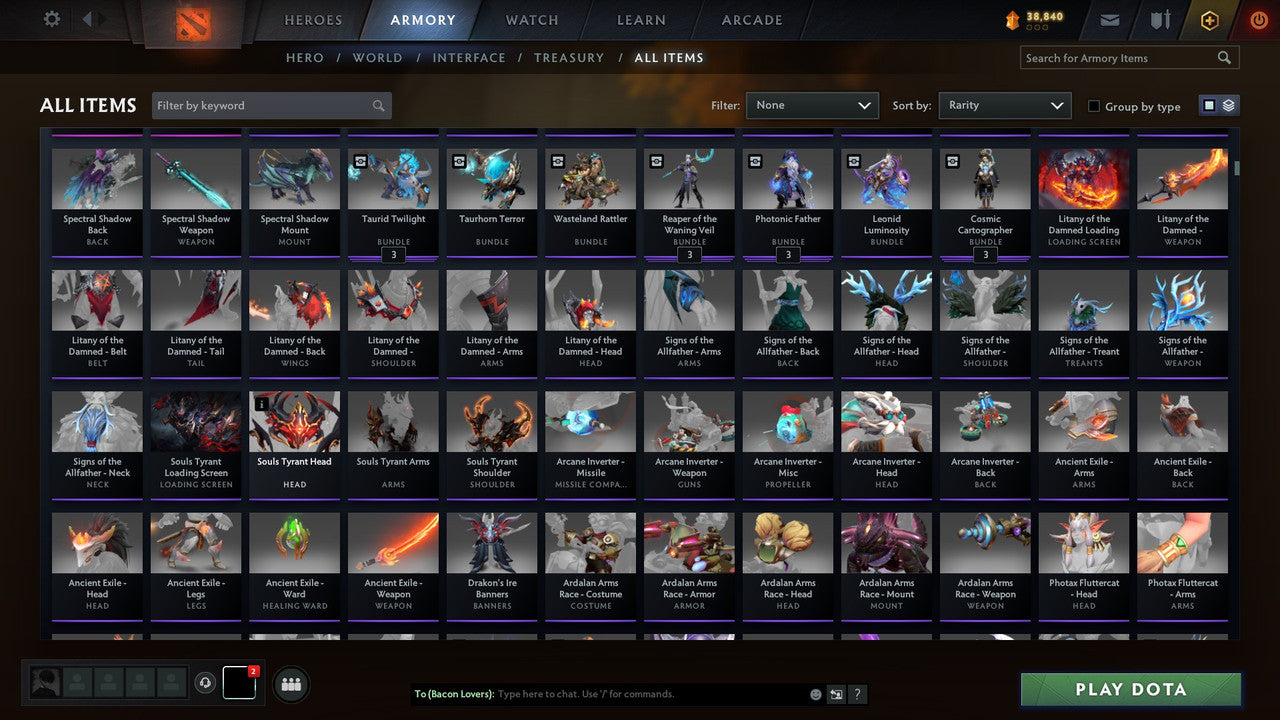Click the PLAY DOTA button
The width and height of the screenshot is (1280, 720).
tap(1130, 689)
